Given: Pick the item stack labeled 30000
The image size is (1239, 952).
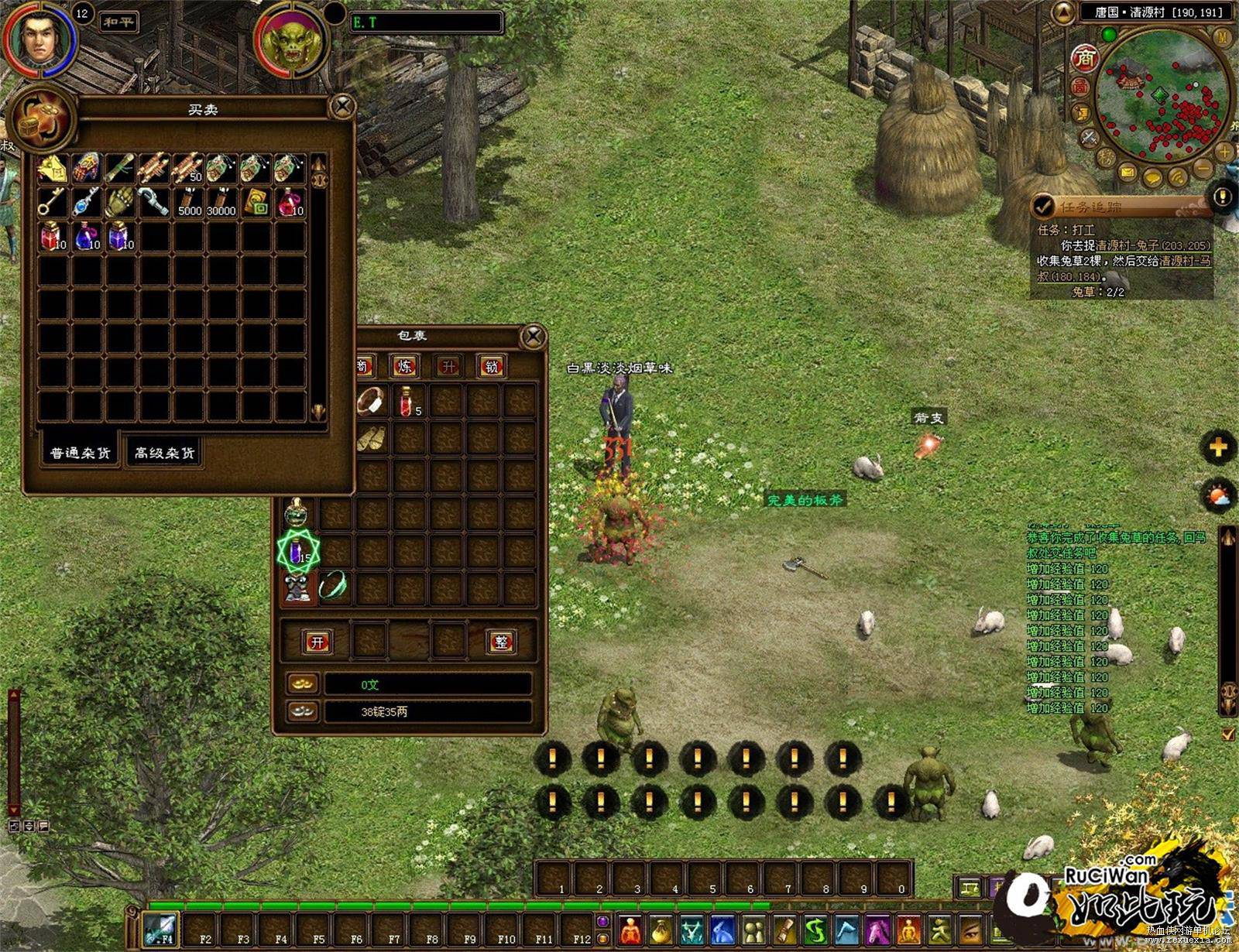Looking at the screenshot, I should point(222,201).
